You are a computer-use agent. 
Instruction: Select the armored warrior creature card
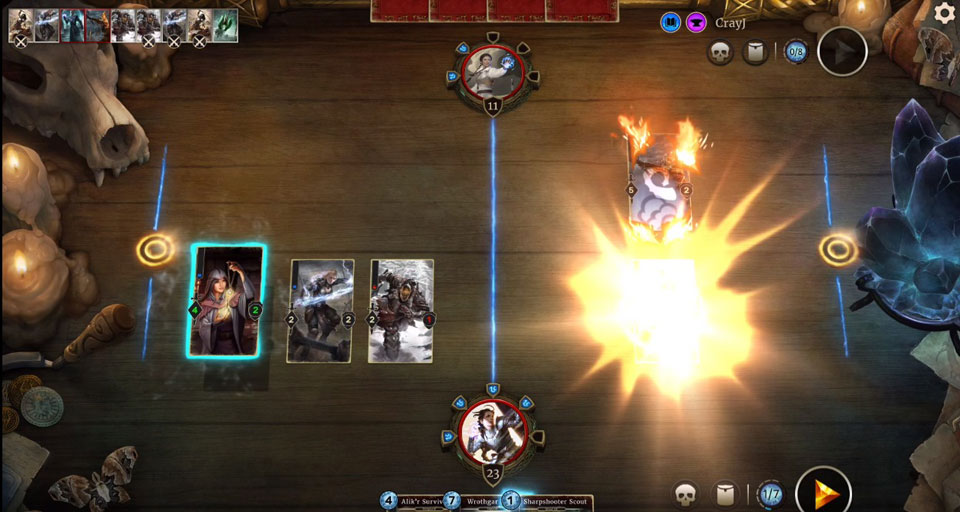pyautogui.click(x=401, y=311)
